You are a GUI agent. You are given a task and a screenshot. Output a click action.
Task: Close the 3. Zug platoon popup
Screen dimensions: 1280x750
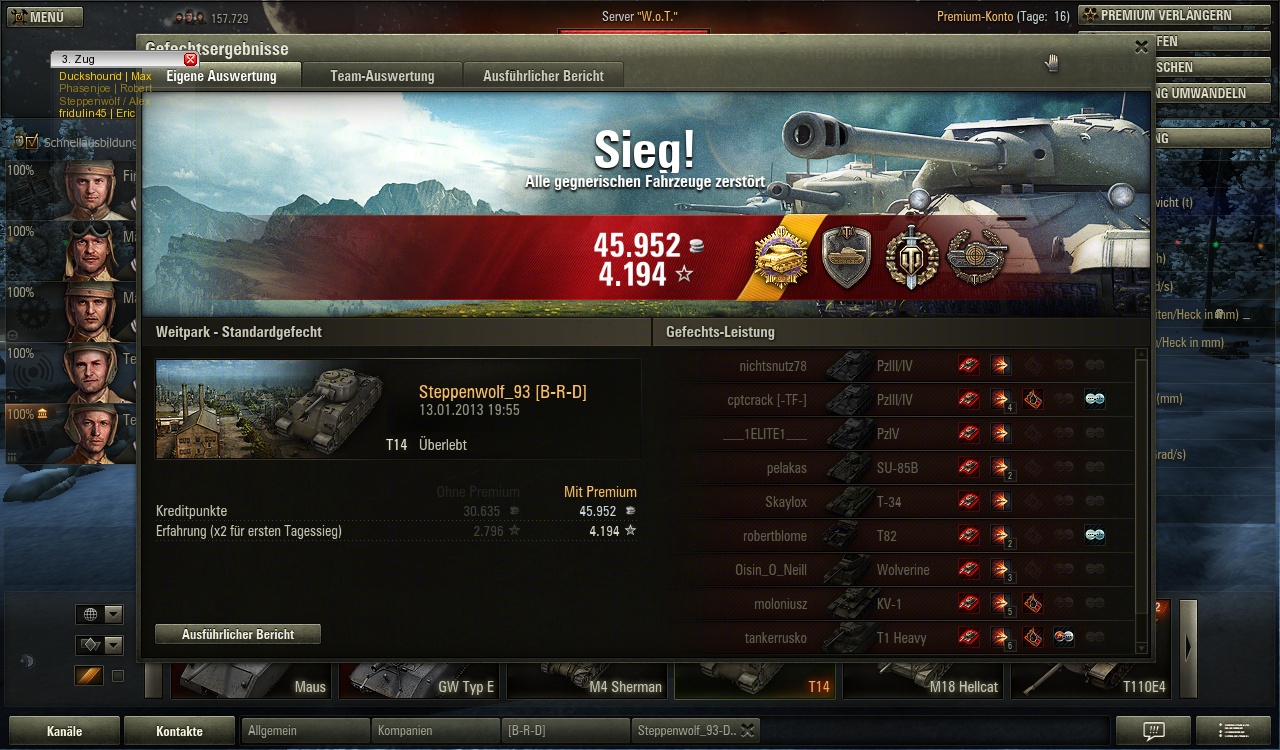tap(190, 59)
